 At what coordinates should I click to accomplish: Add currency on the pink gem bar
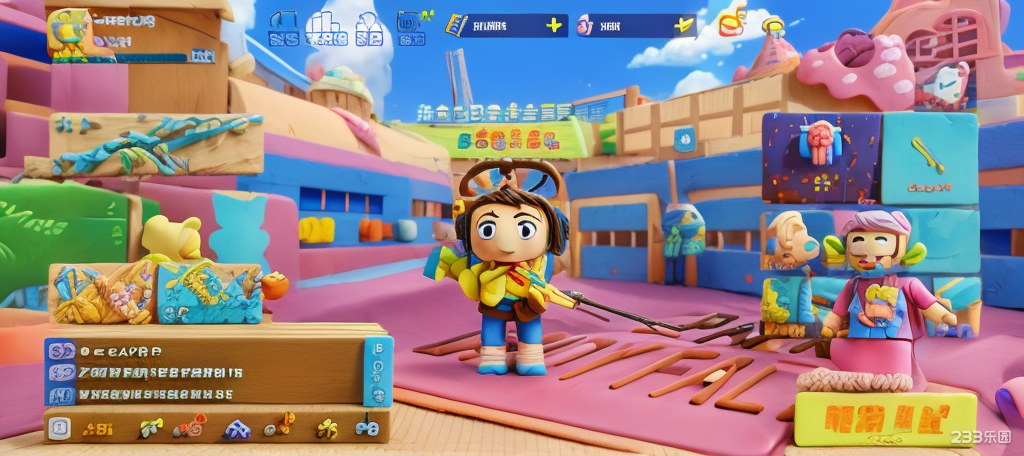(684, 25)
